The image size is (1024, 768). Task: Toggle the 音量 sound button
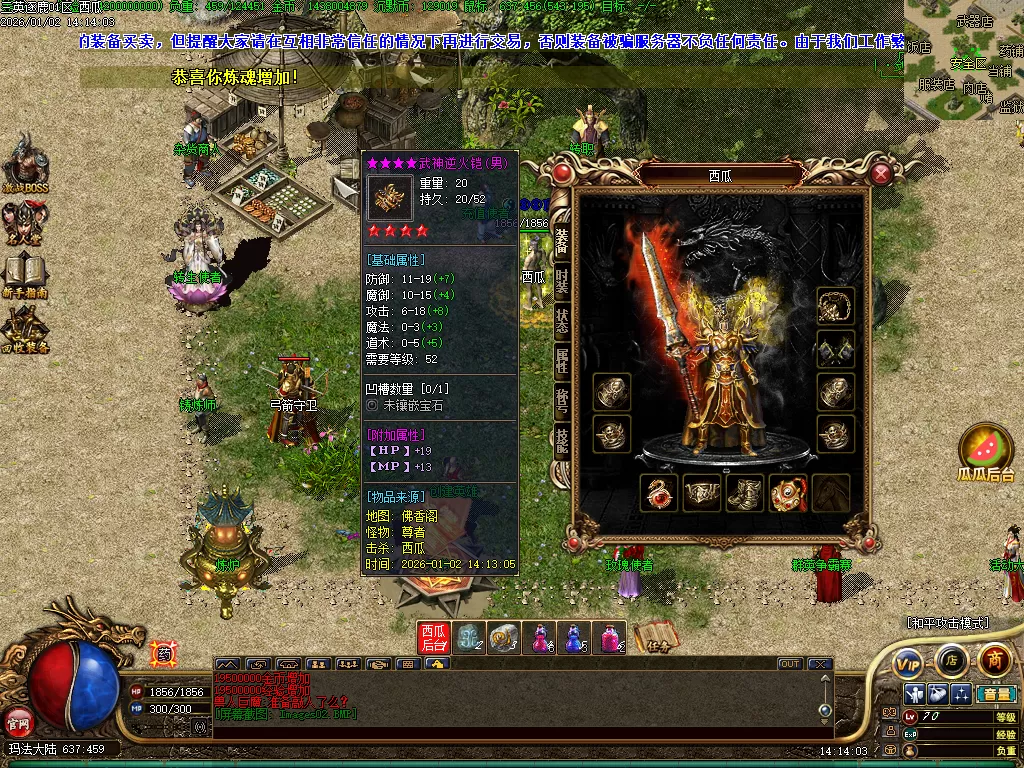(996, 694)
